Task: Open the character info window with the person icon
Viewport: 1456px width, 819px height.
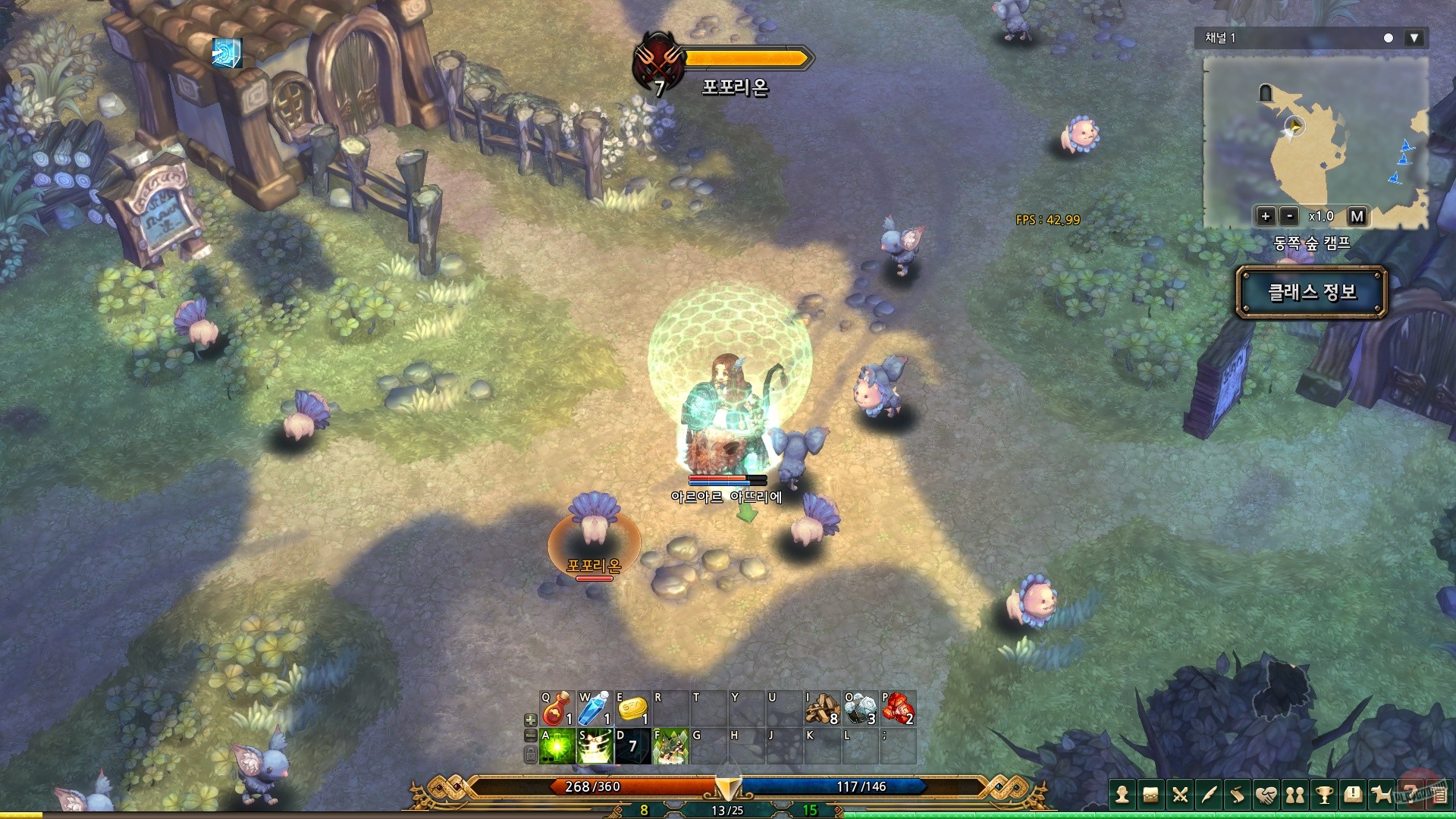Action: [x=1122, y=795]
